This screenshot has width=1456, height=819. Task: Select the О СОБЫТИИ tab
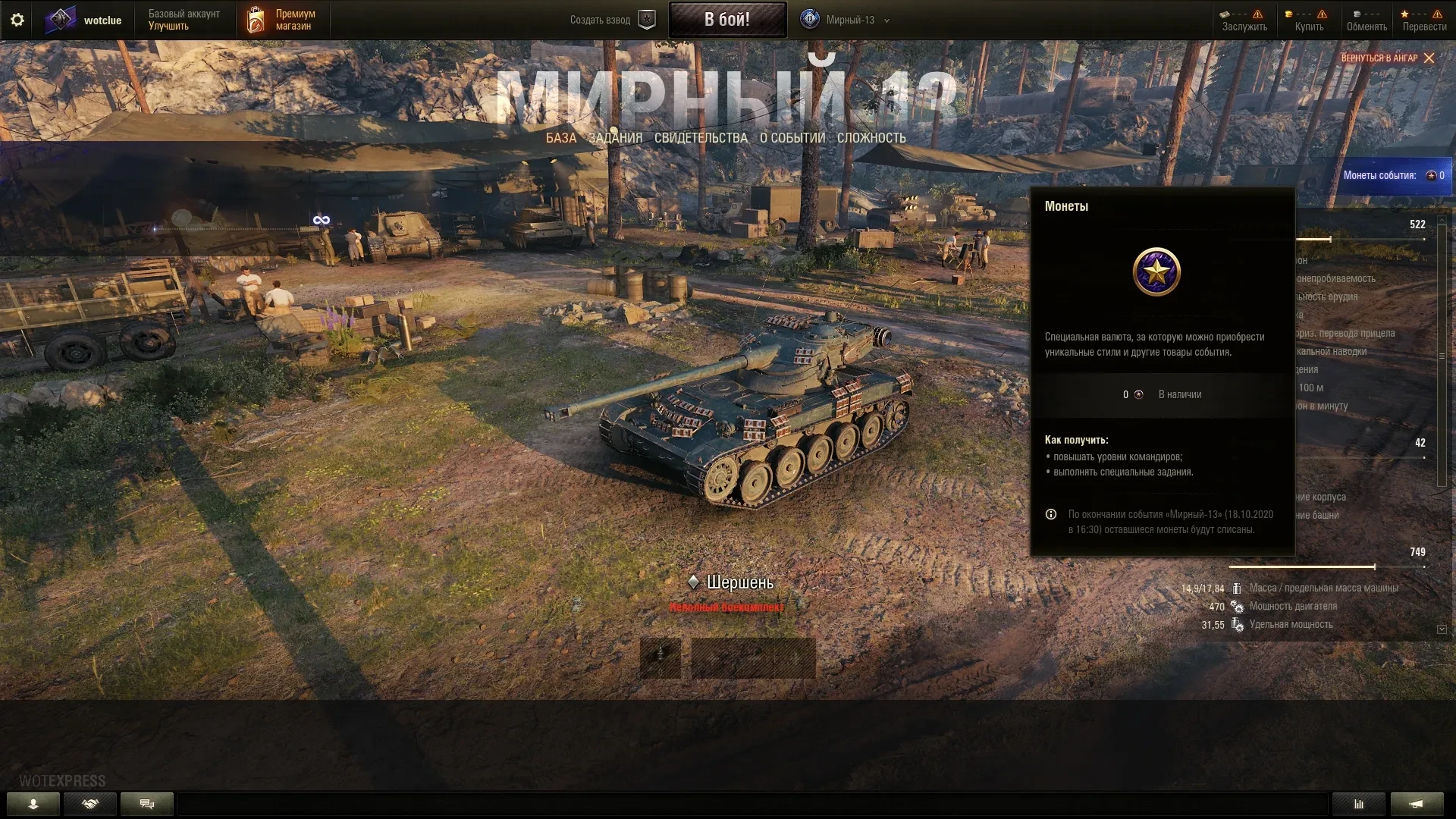tap(792, 138)
